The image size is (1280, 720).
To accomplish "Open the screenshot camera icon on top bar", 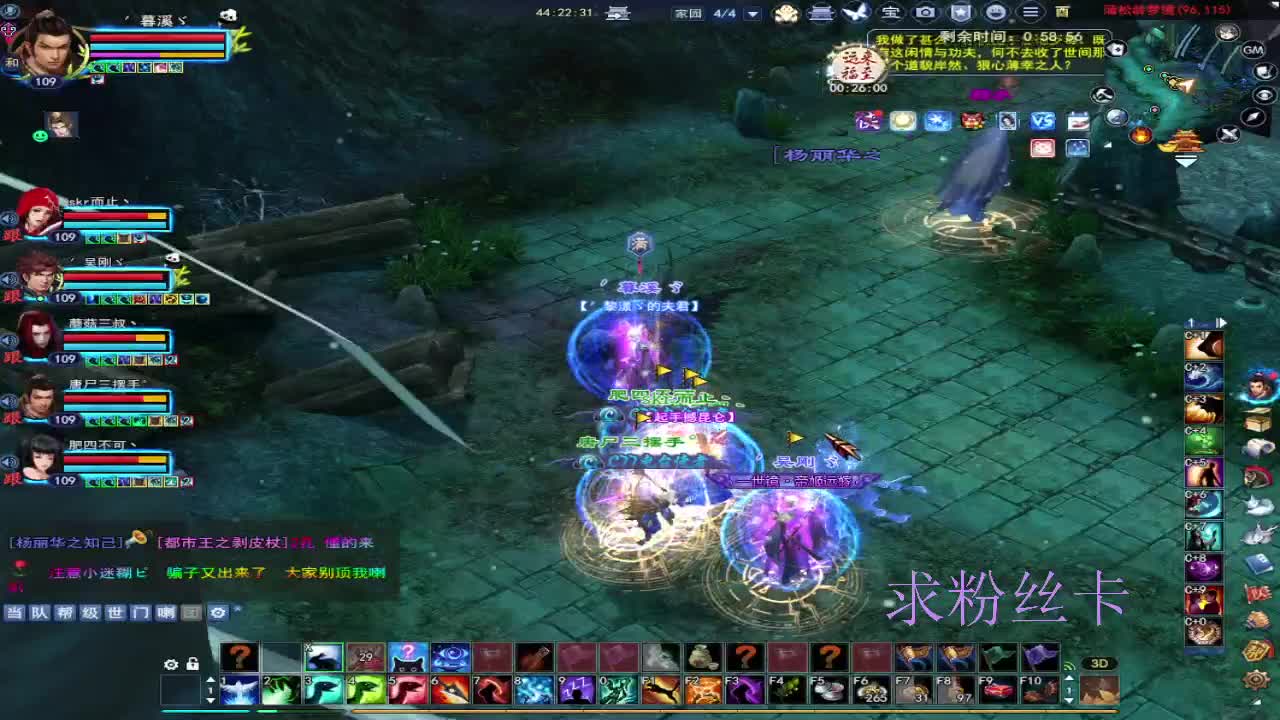I will 926,13.
